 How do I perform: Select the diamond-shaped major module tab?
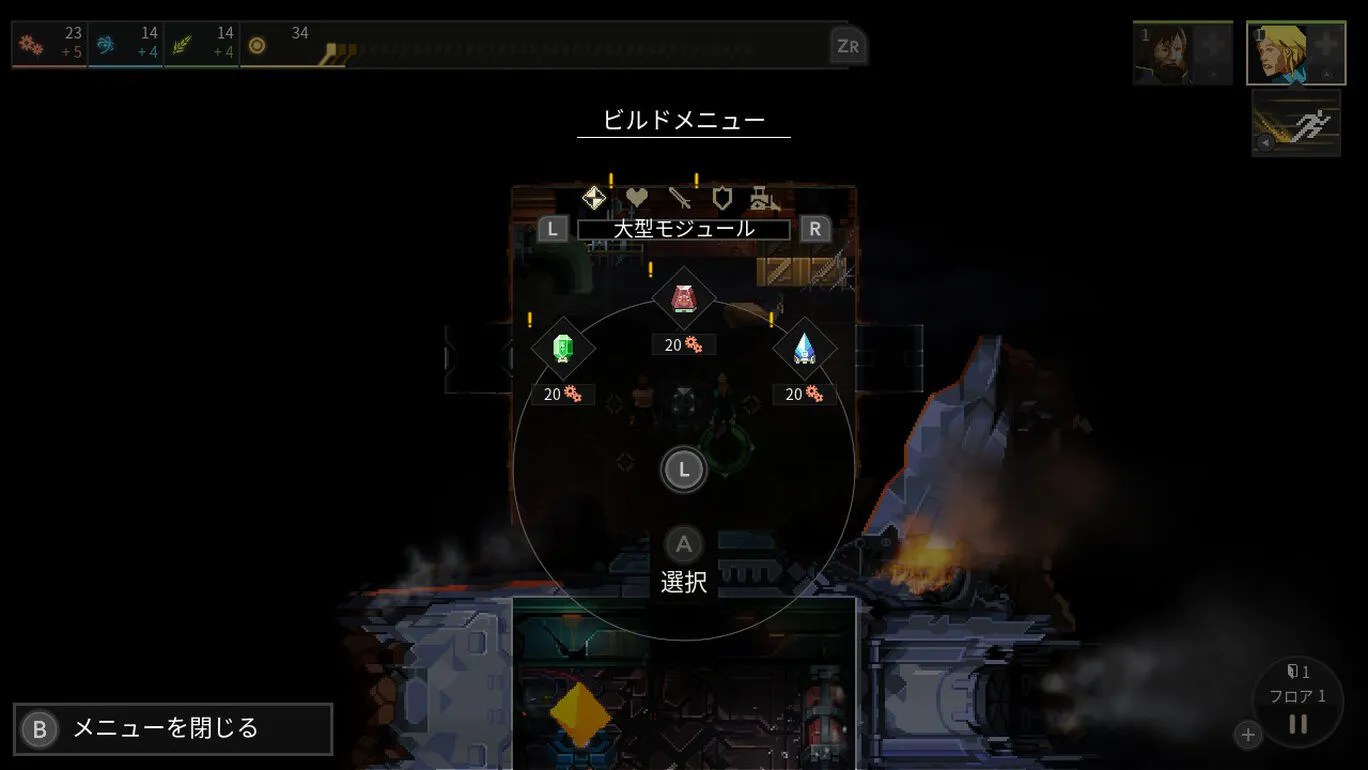(x=594, y=198)
